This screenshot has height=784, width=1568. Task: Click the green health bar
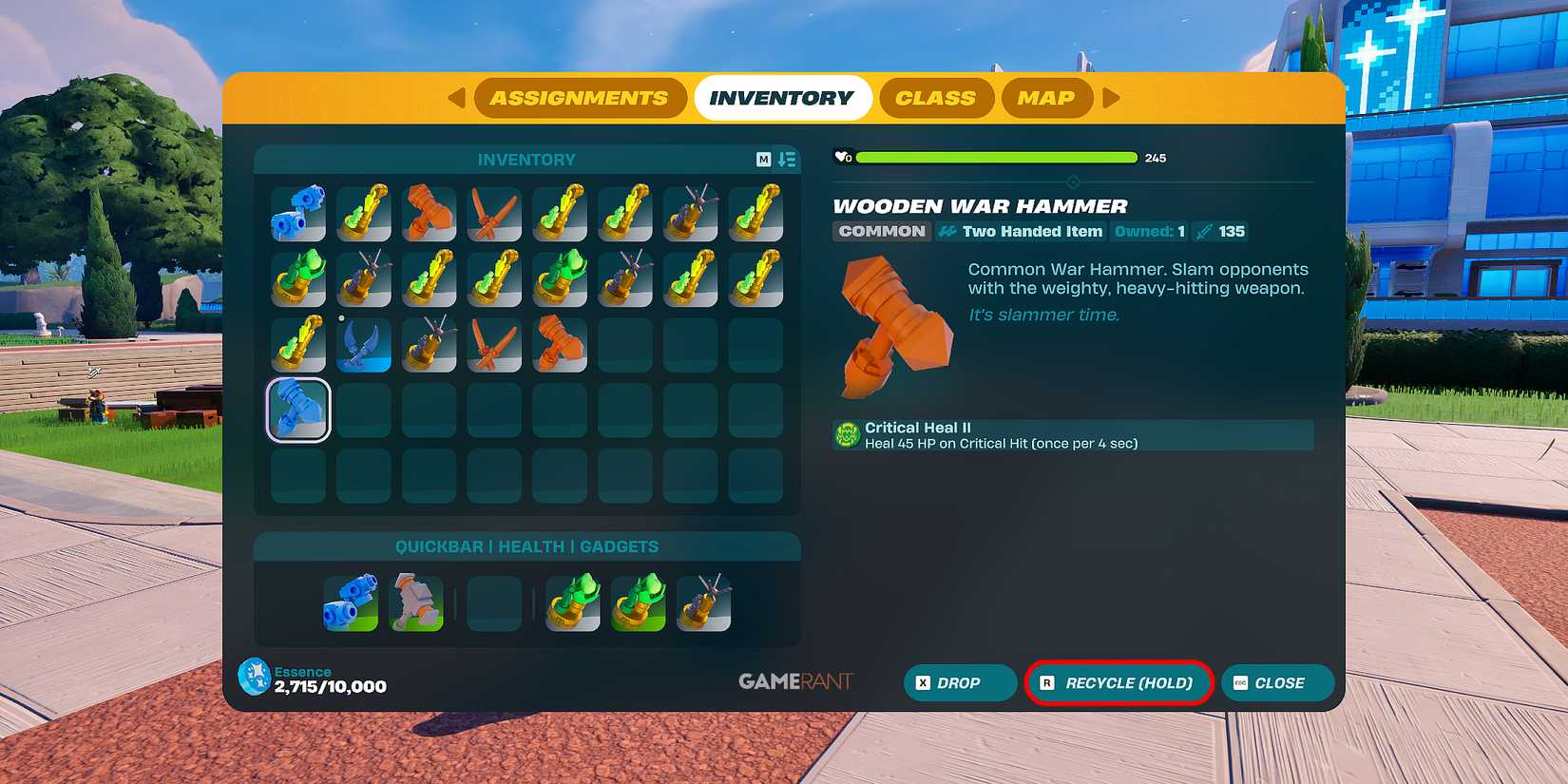coord(994,157)
